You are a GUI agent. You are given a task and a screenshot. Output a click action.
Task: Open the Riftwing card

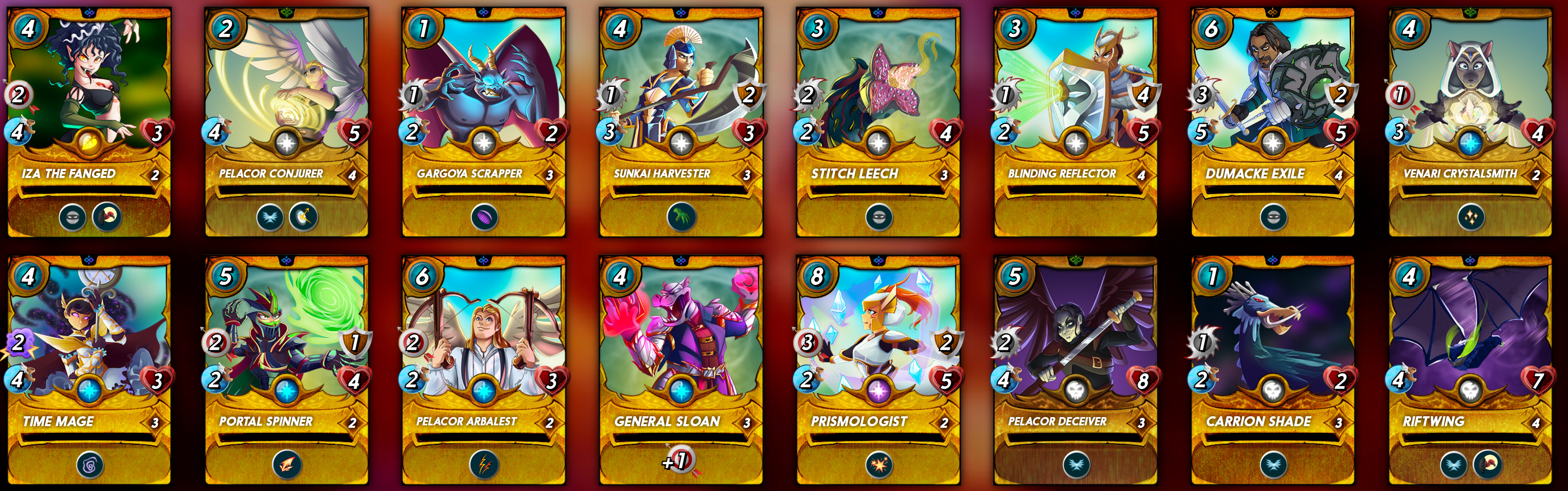(1469, 370)
